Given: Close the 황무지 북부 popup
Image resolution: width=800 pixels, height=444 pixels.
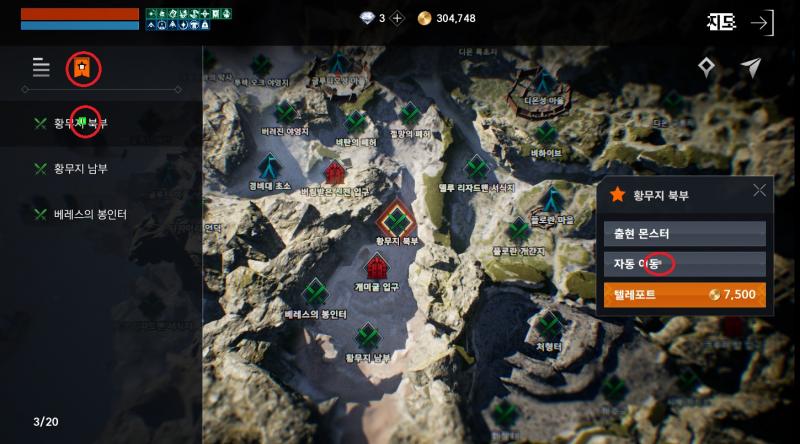Looking at the screenshot, I should (759, 191).
